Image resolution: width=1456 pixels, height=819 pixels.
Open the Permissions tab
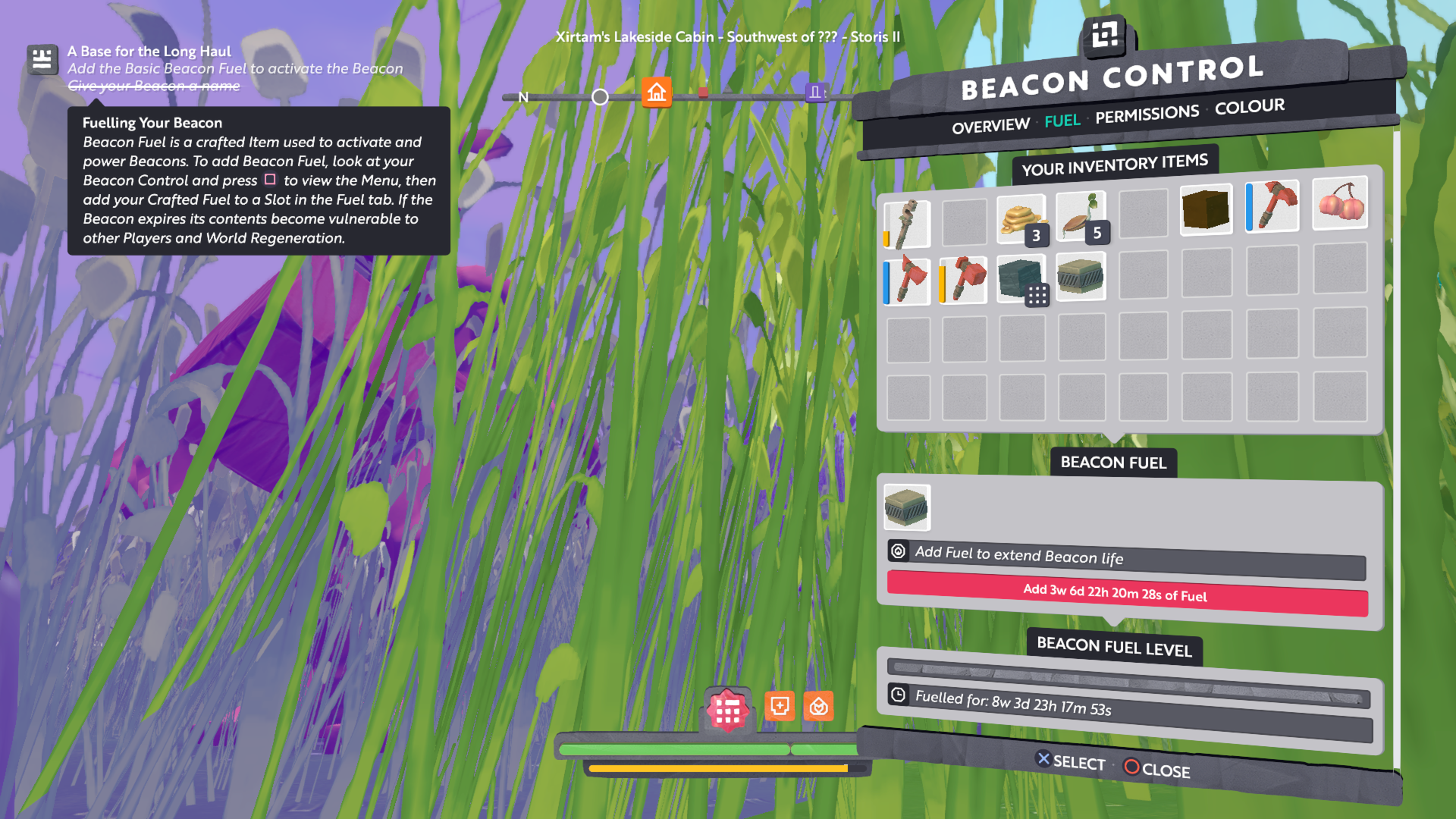pos(1147,115)
